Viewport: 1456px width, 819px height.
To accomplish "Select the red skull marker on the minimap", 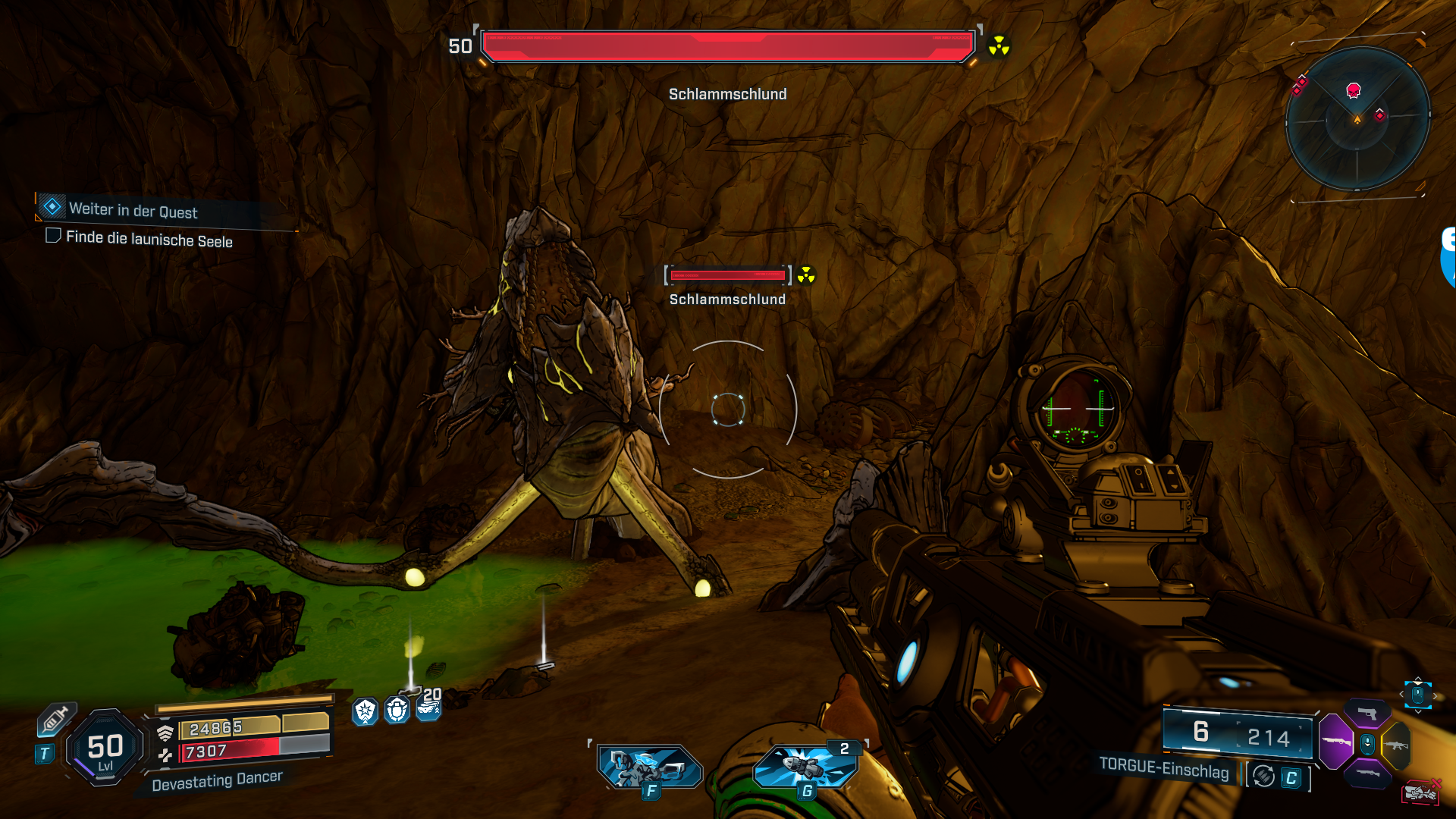I will pyautogui.click(x=1353, y=91).
